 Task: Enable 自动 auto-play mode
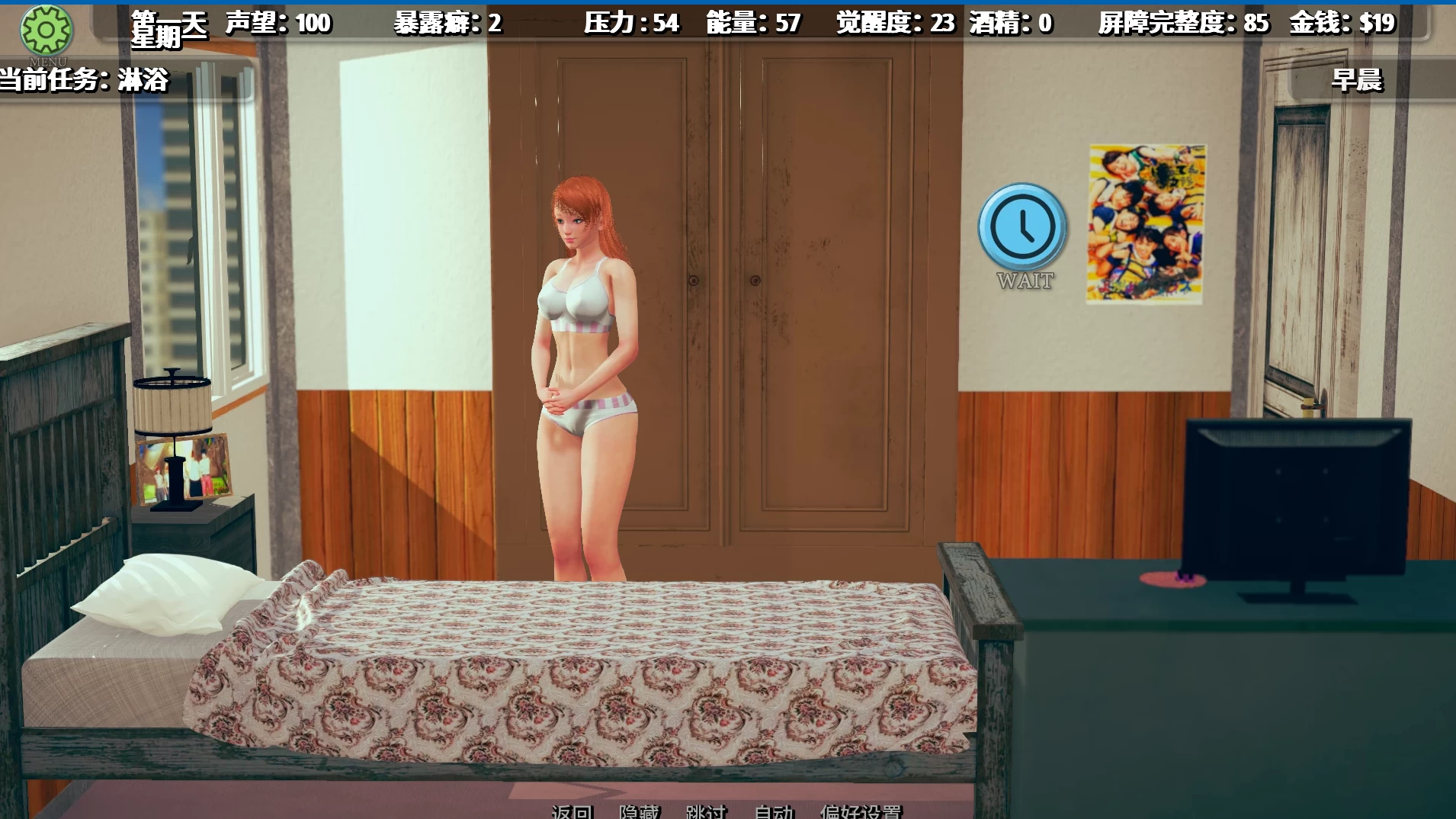point(772,814)
